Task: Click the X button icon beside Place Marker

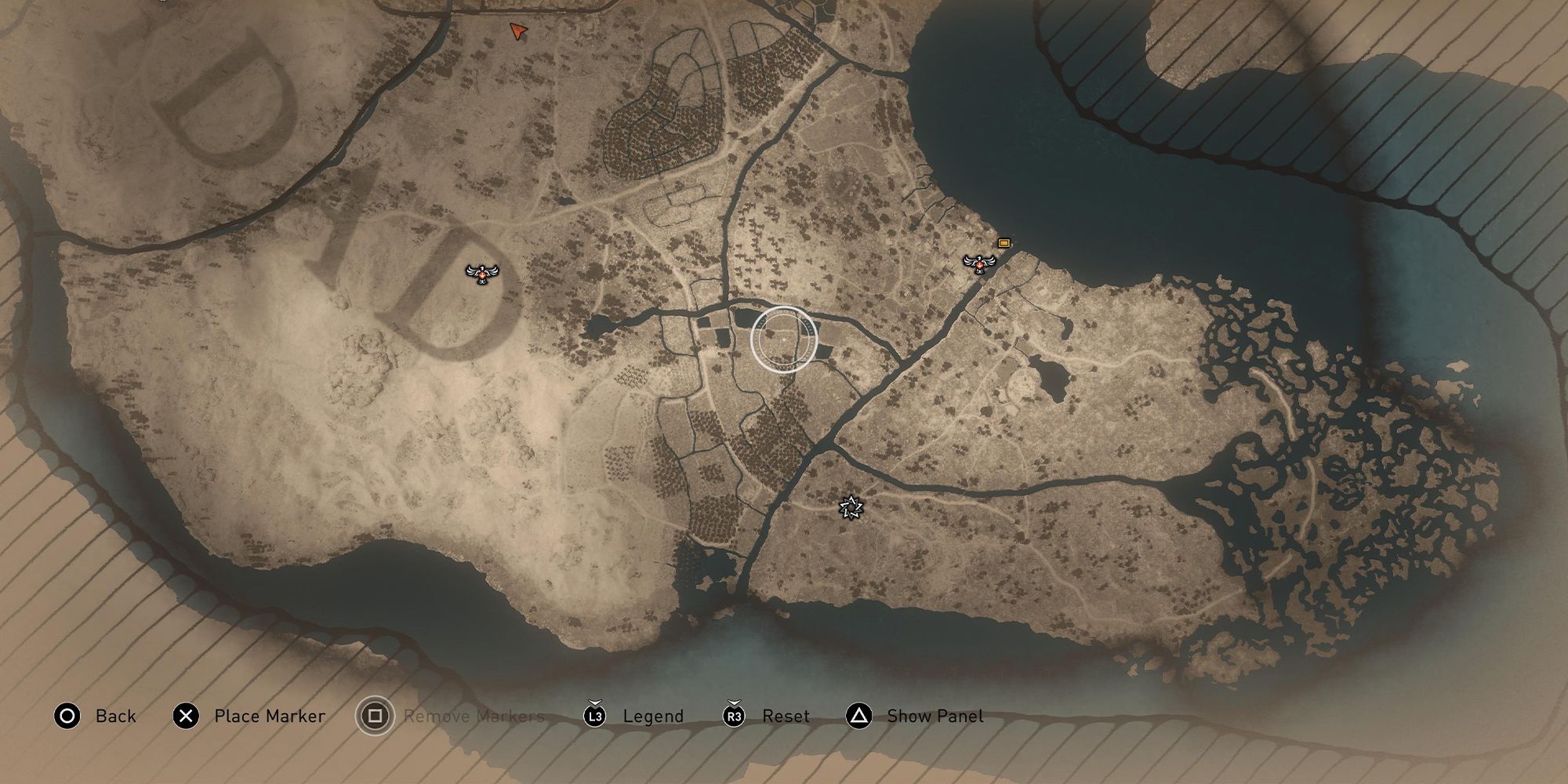Action: click(x=185, y=716)
